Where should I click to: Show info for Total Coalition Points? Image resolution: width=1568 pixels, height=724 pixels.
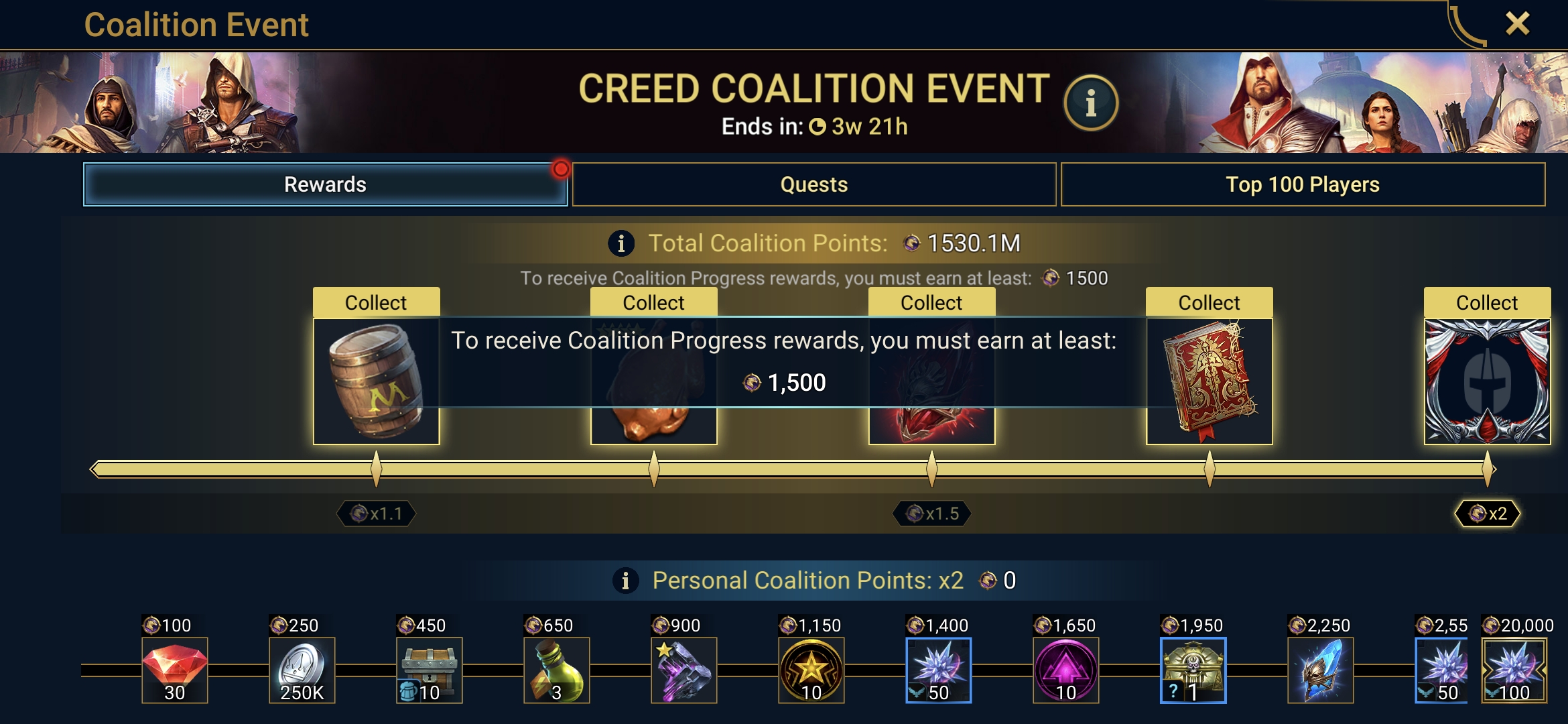(x=621, y=243)
